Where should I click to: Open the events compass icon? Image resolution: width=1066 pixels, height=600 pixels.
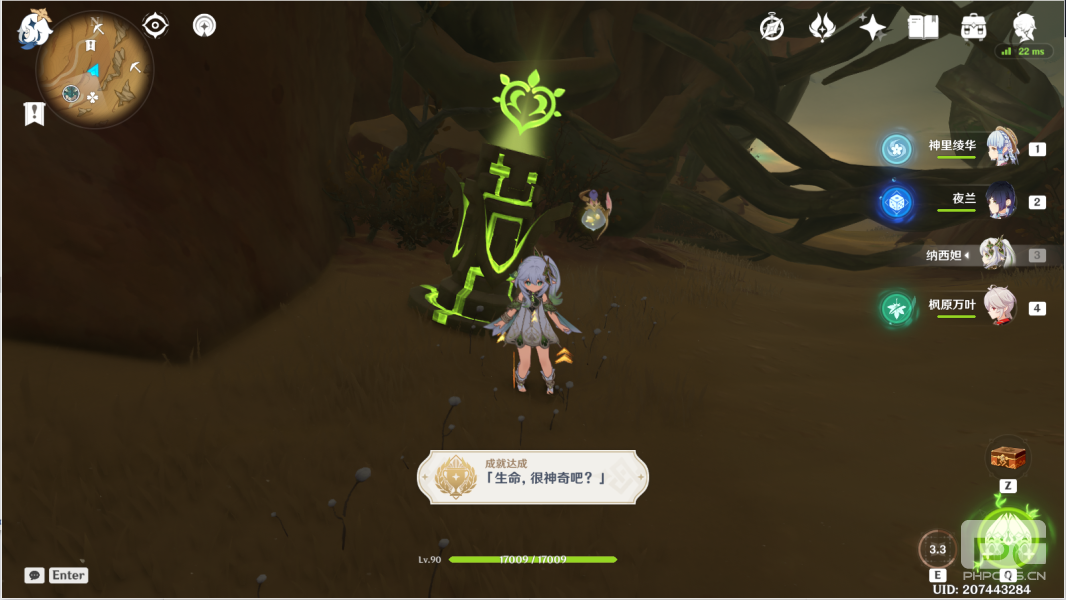772,27
